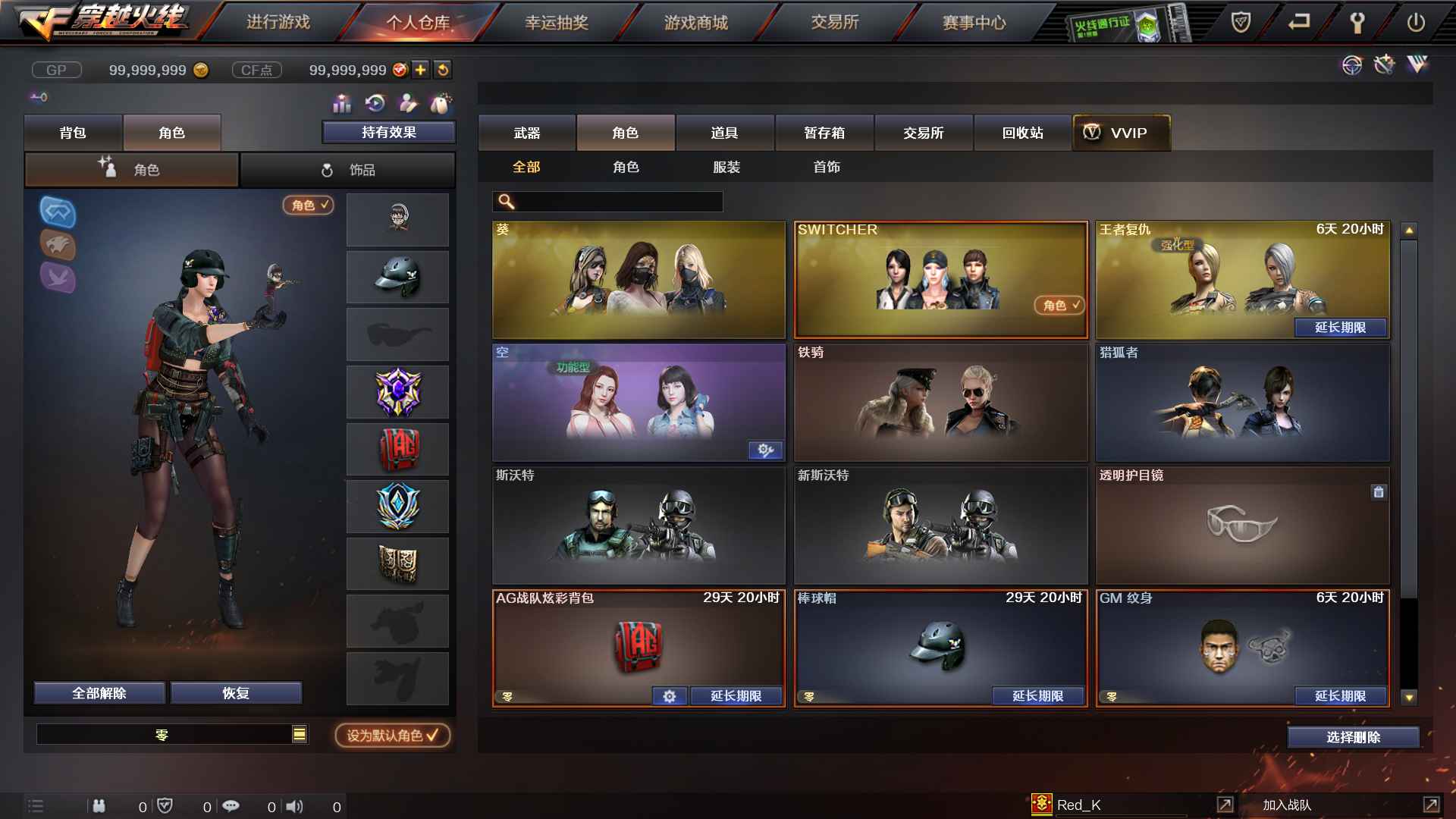Filter by 服装 clothing category
Image resolution: width=1456 pixels, height=819 pixels.
coord(726,167)
